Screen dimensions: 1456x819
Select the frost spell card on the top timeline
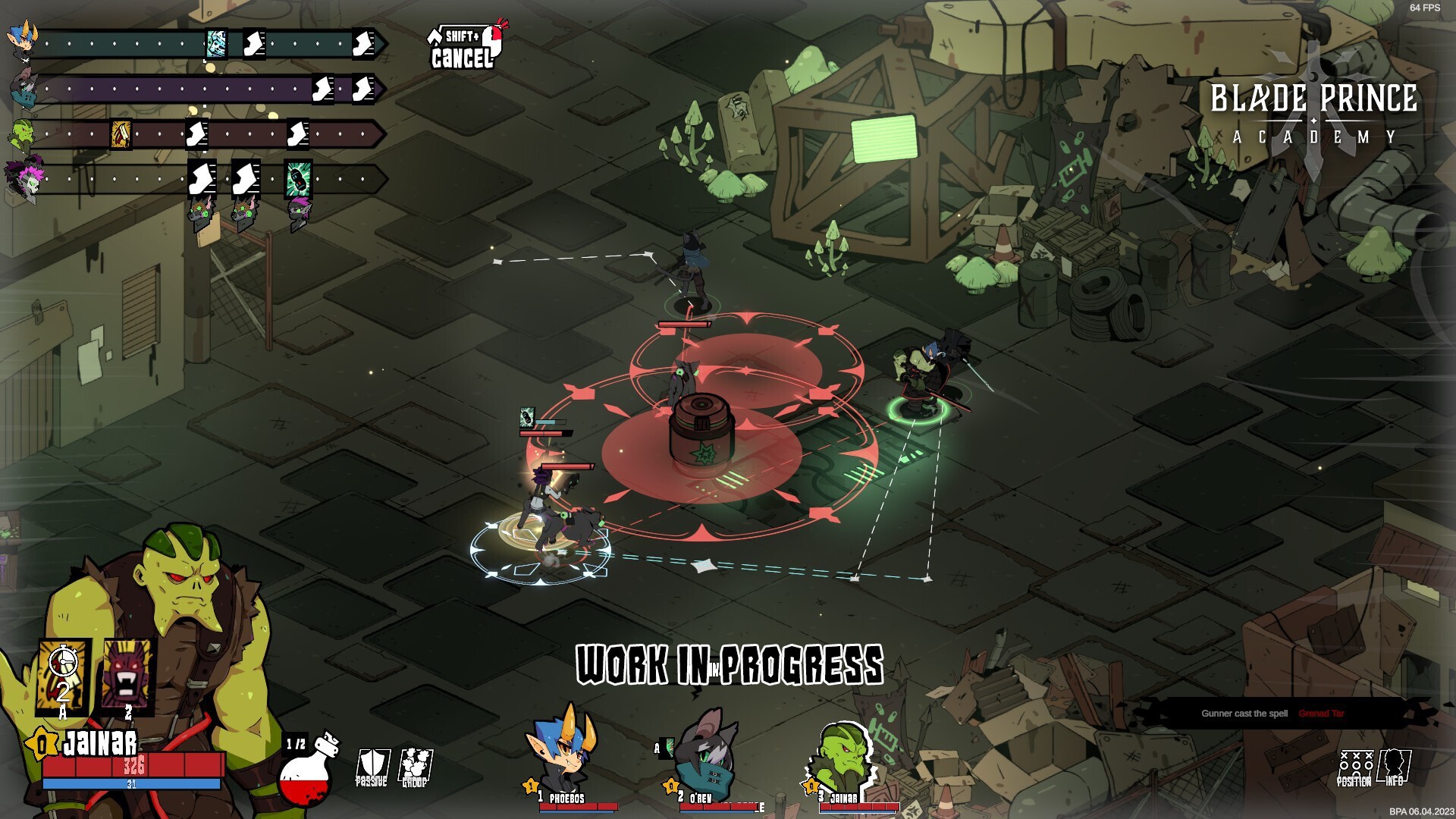click(x=217, y=44)
